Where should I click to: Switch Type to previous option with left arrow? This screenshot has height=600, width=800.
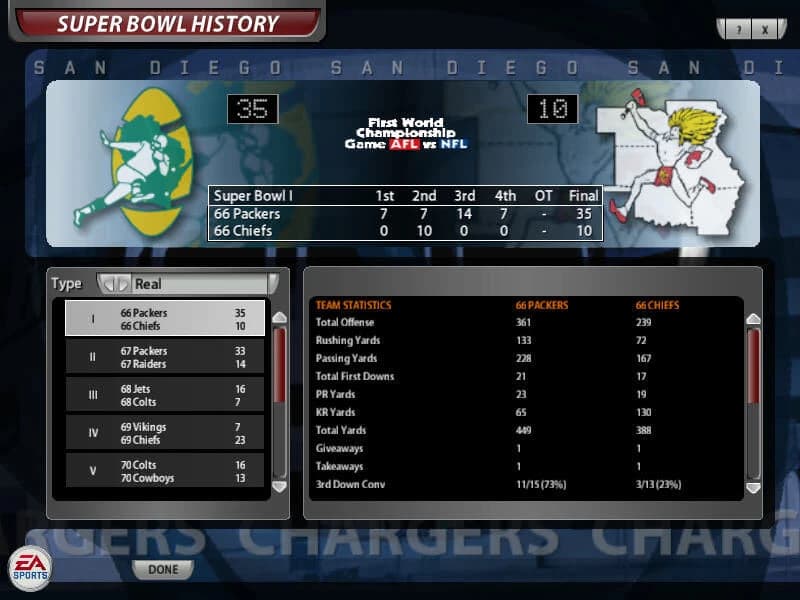click(111, 284)
